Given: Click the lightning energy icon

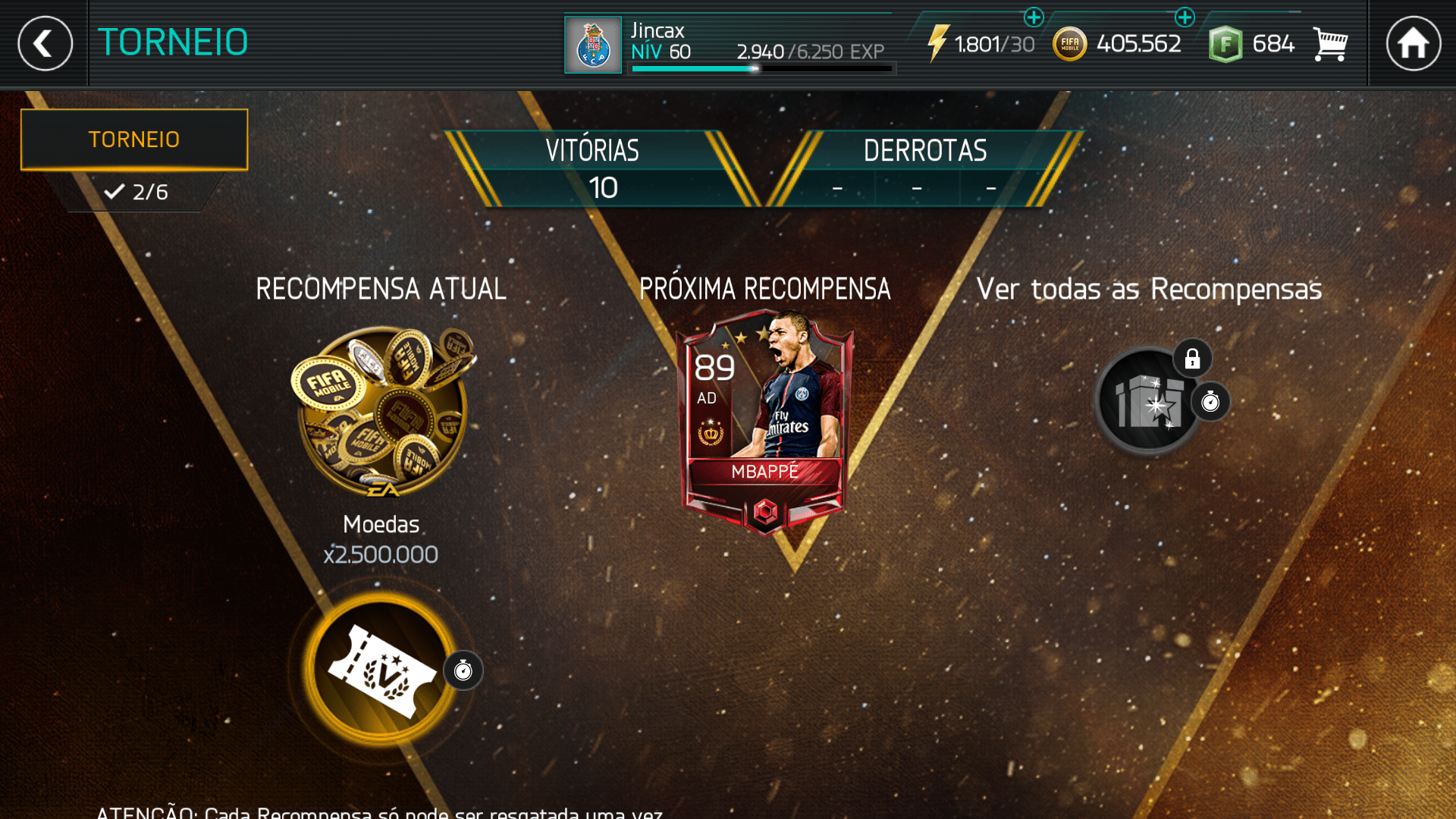Looking at the screenshot, I should [938, 43].
